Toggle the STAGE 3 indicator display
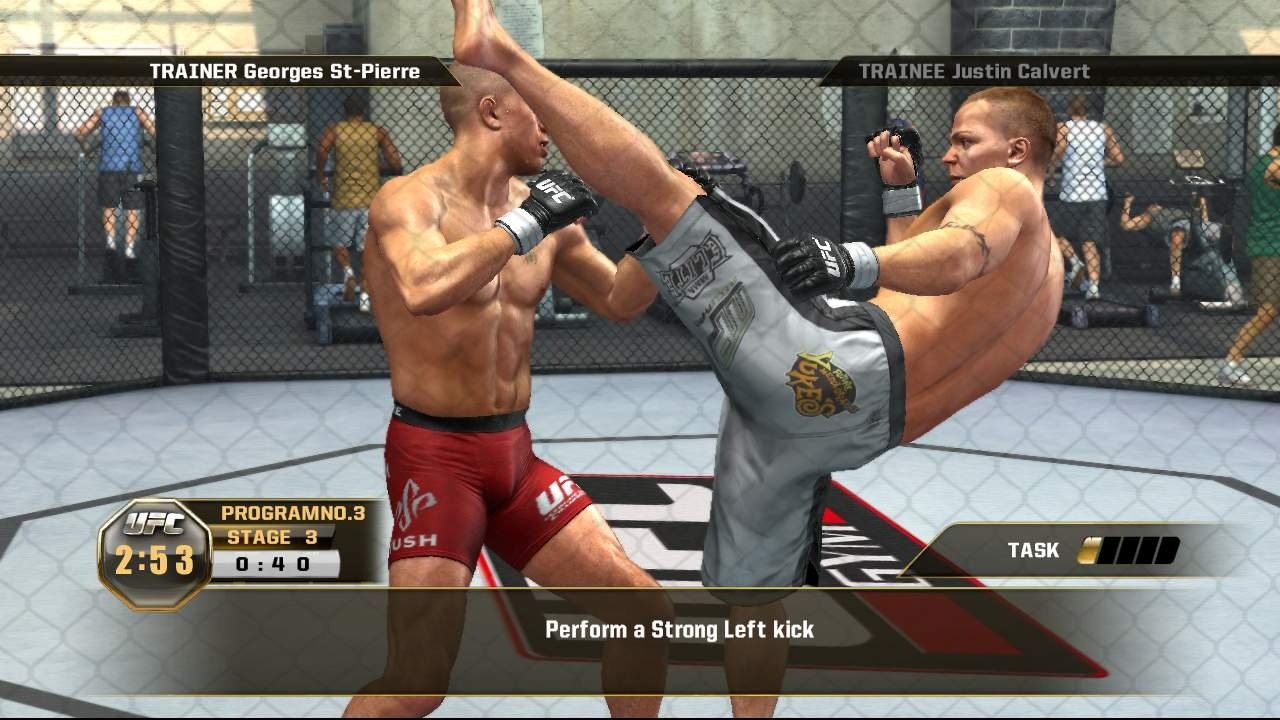Screen dimensions: 1280x720 pos(275,536)
